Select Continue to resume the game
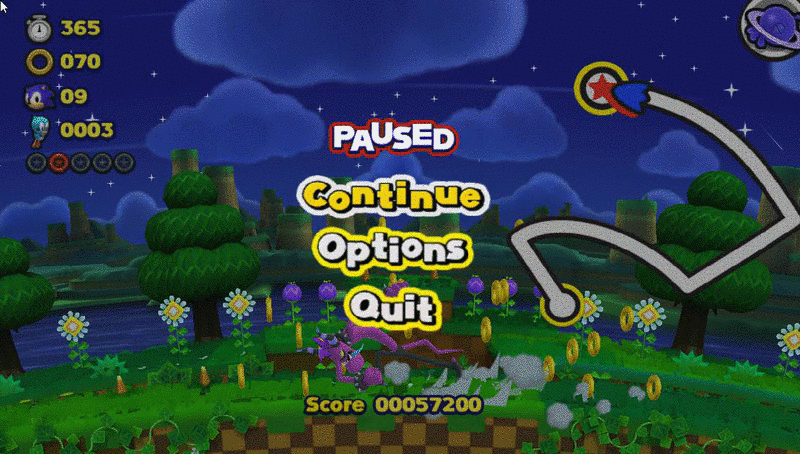 point(393,194)
